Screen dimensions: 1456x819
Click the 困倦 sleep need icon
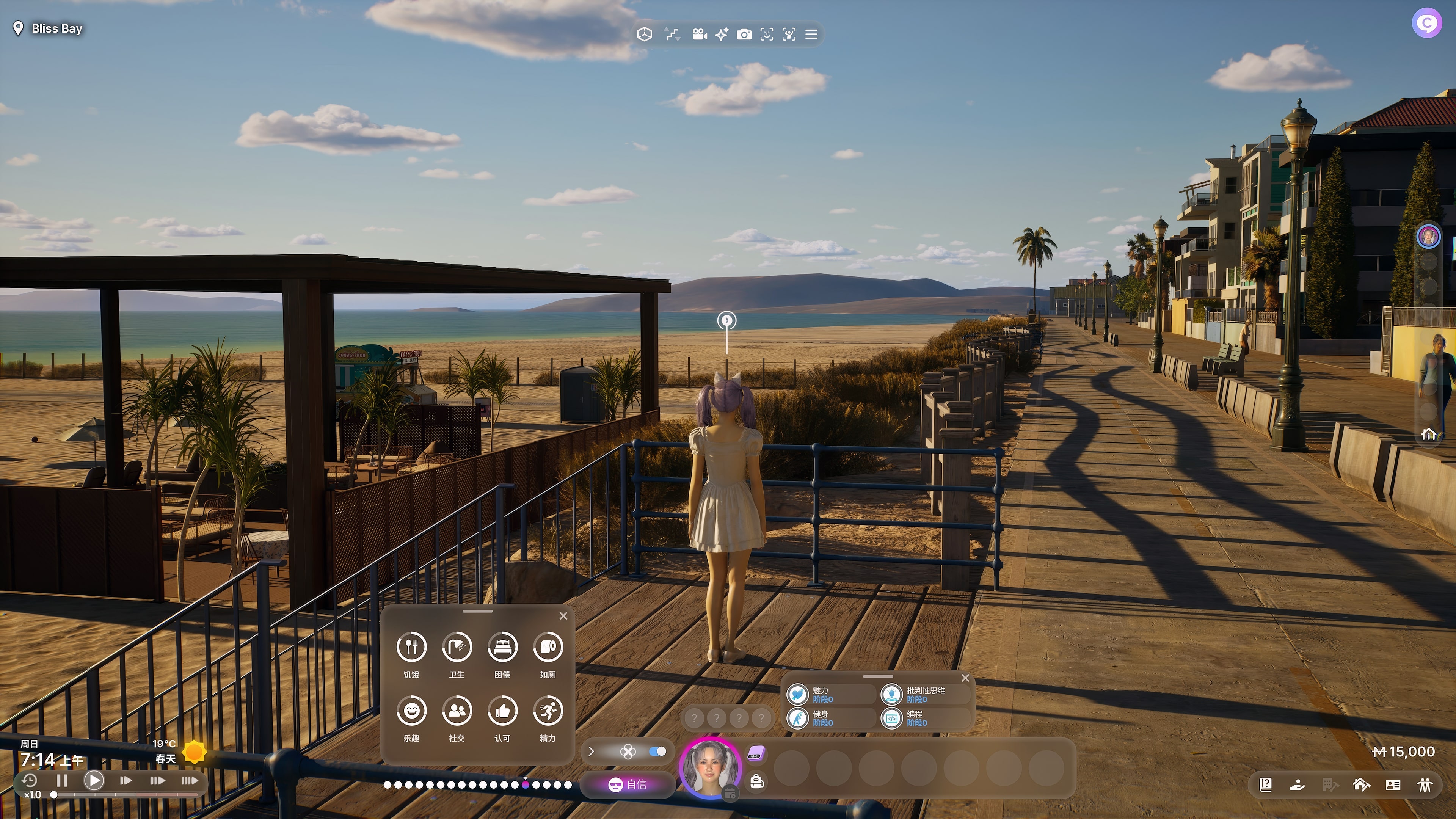click(x=502, y=646)
